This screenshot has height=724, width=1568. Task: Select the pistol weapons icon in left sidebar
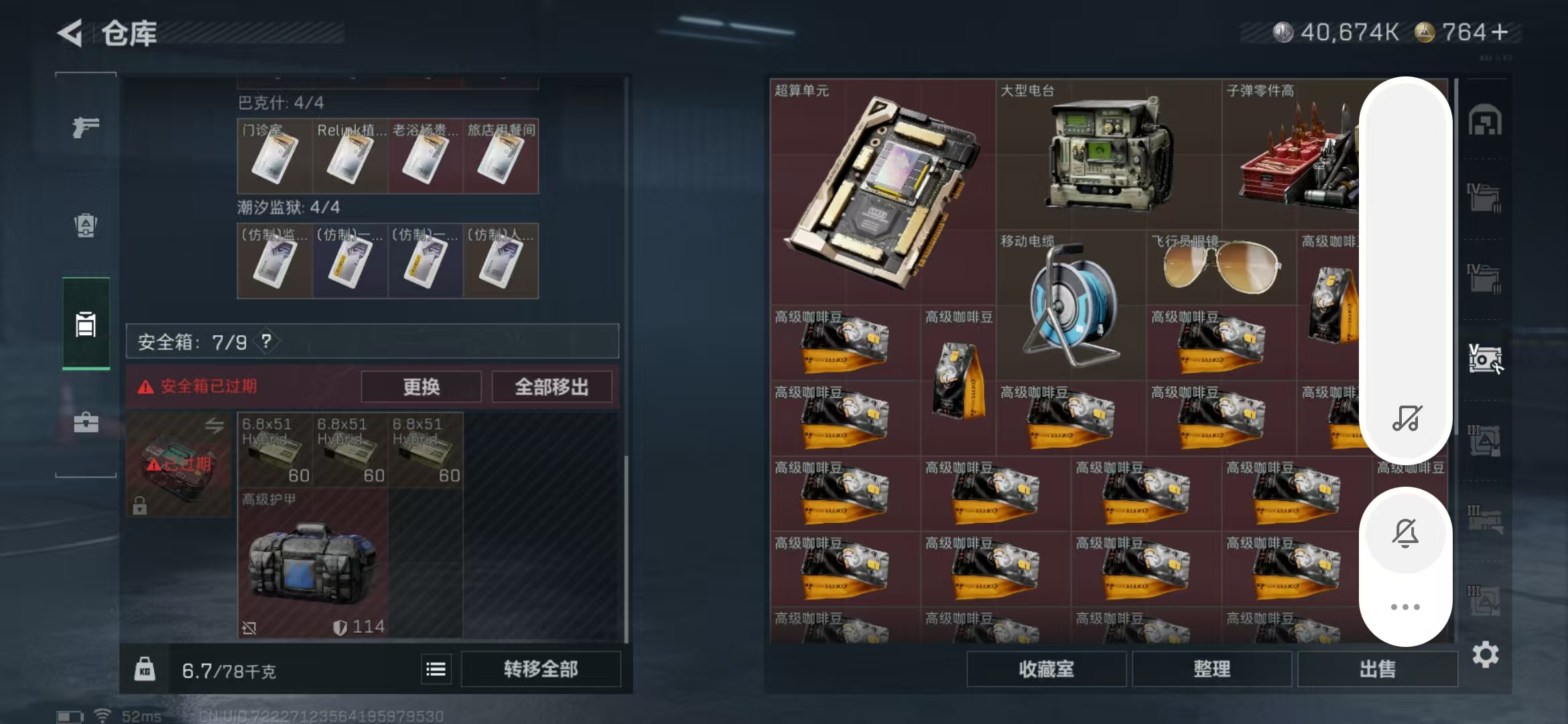[84, 127]
